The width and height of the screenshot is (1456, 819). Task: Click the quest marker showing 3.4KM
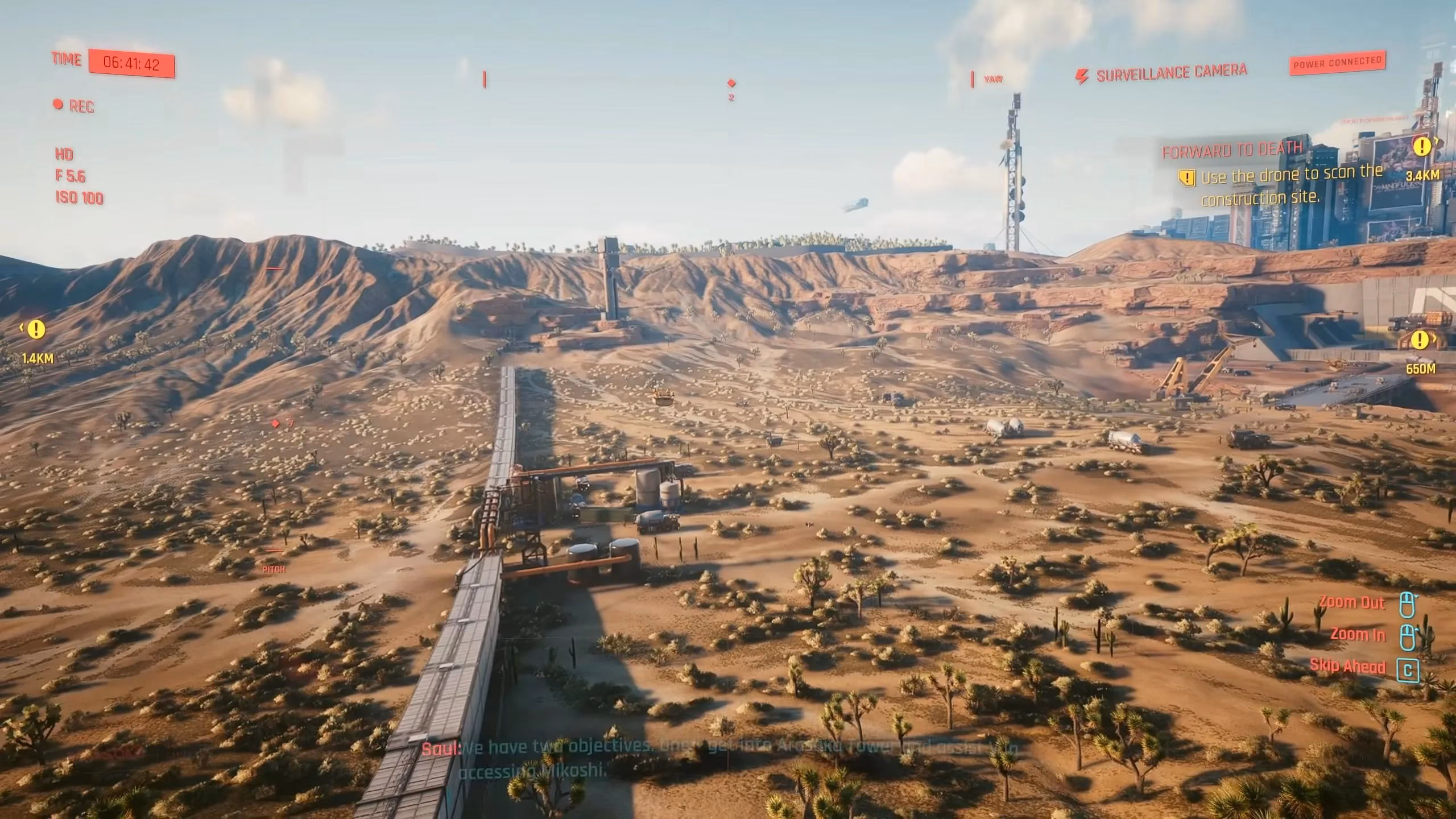point(1422,147)
